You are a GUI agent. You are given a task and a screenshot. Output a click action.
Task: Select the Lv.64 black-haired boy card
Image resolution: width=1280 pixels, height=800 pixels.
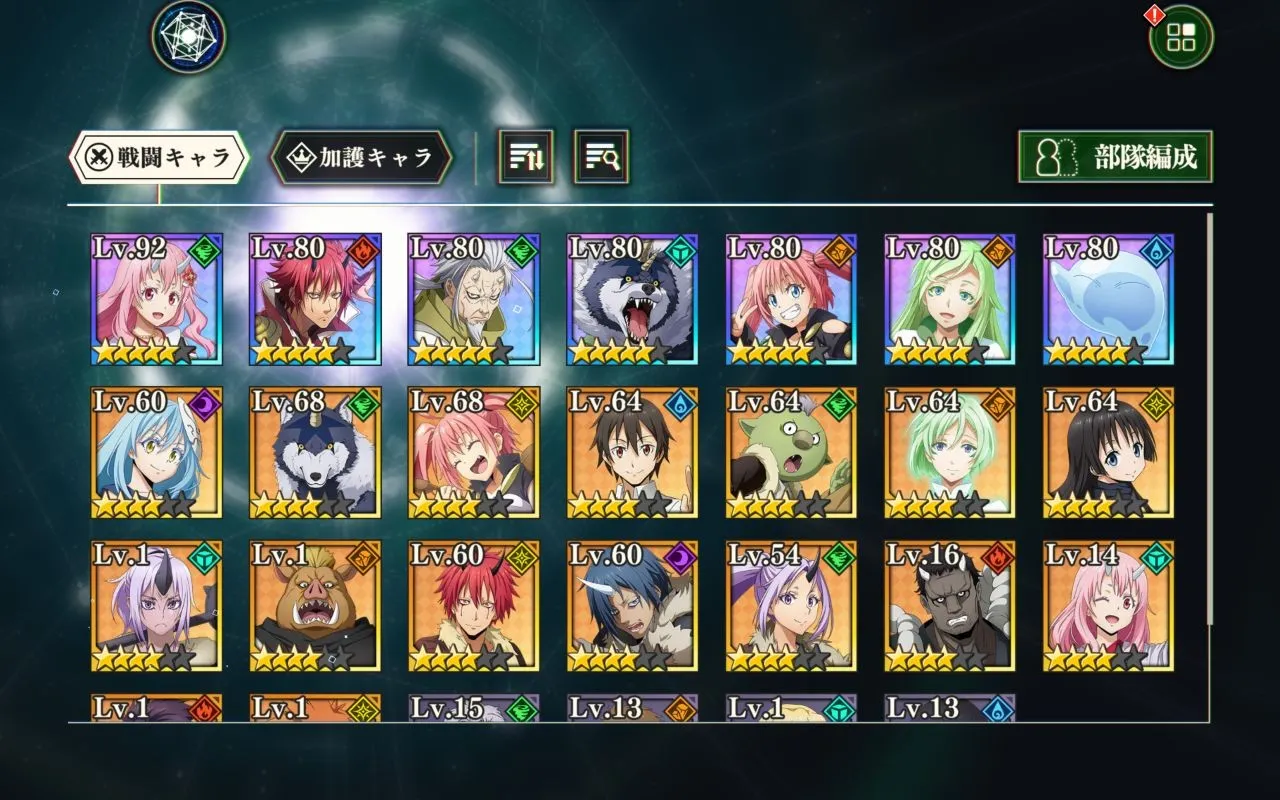pyautogui.click(x=632, y=452)
